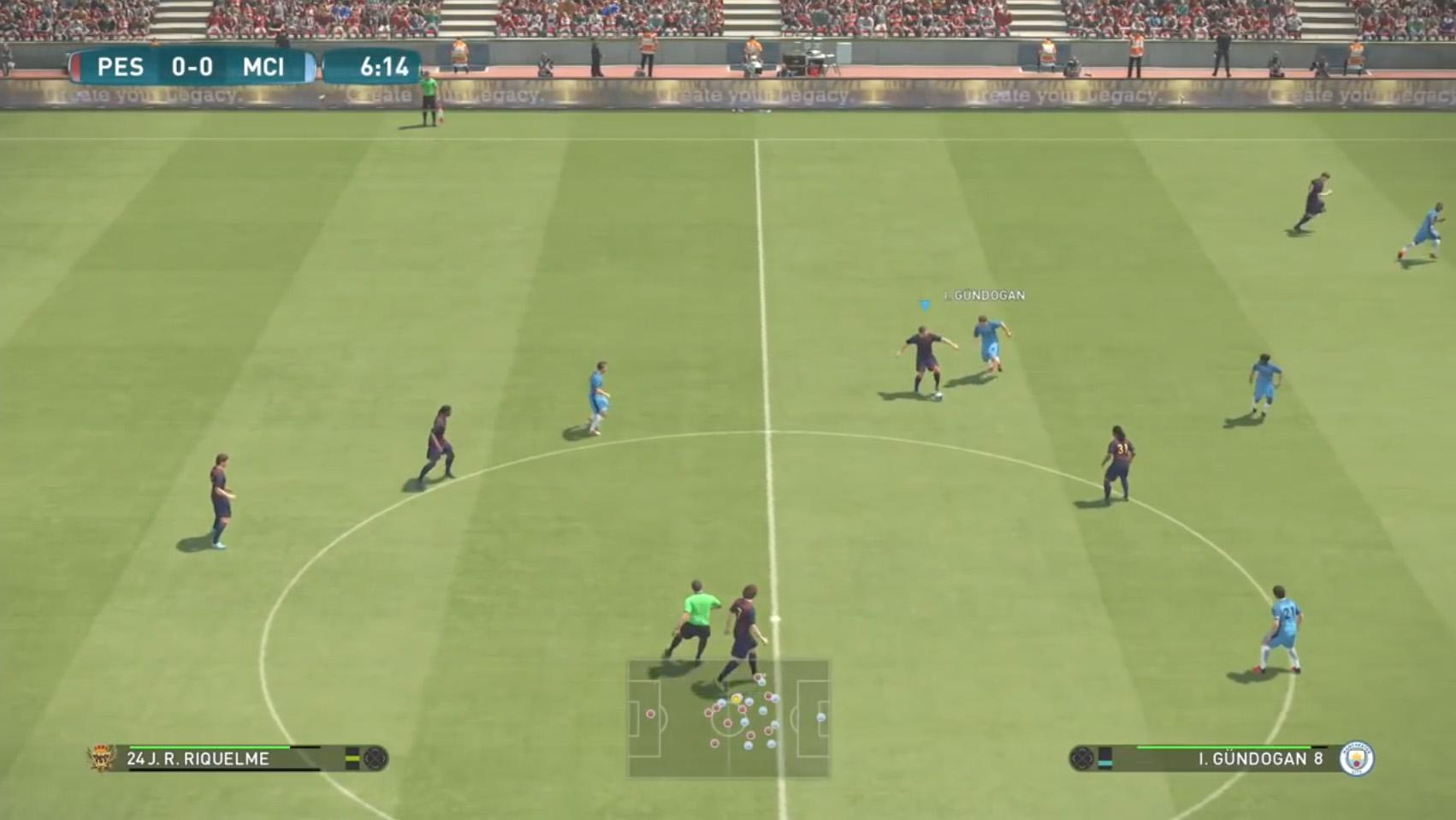
Task: Select the analog stick indicator near Riquelme's bar
Action: click(x=376, y=758)
